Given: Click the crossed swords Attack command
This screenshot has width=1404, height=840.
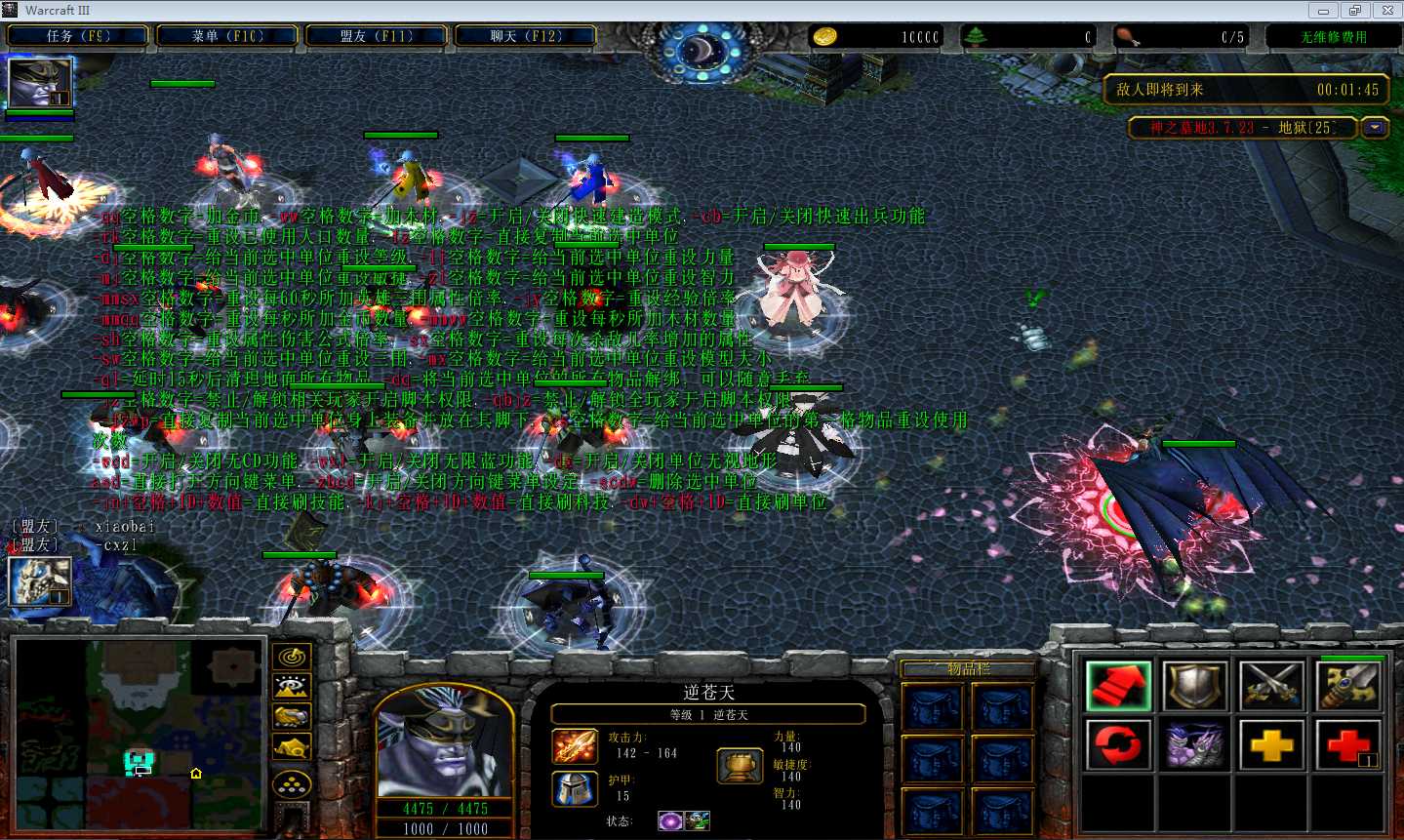Looking at the screenshot, I should tap(1272, 685).
